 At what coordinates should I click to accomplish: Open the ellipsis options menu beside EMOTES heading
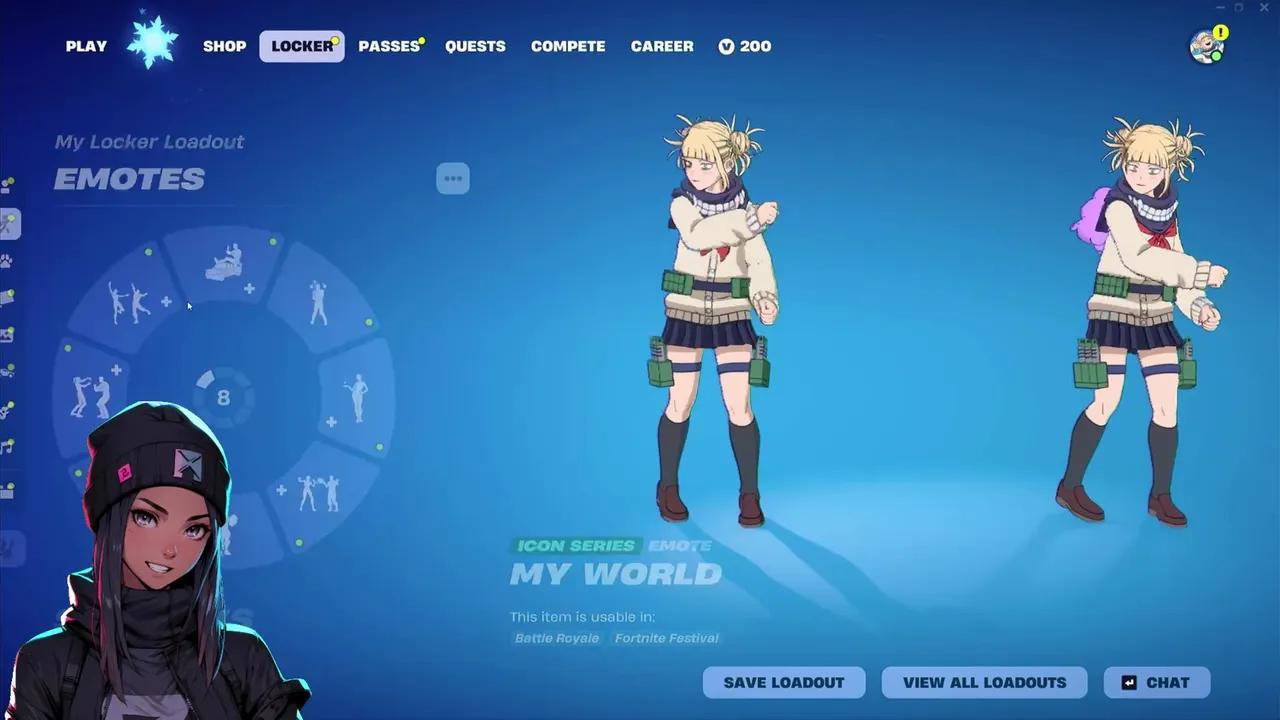(x=453, y=178)
